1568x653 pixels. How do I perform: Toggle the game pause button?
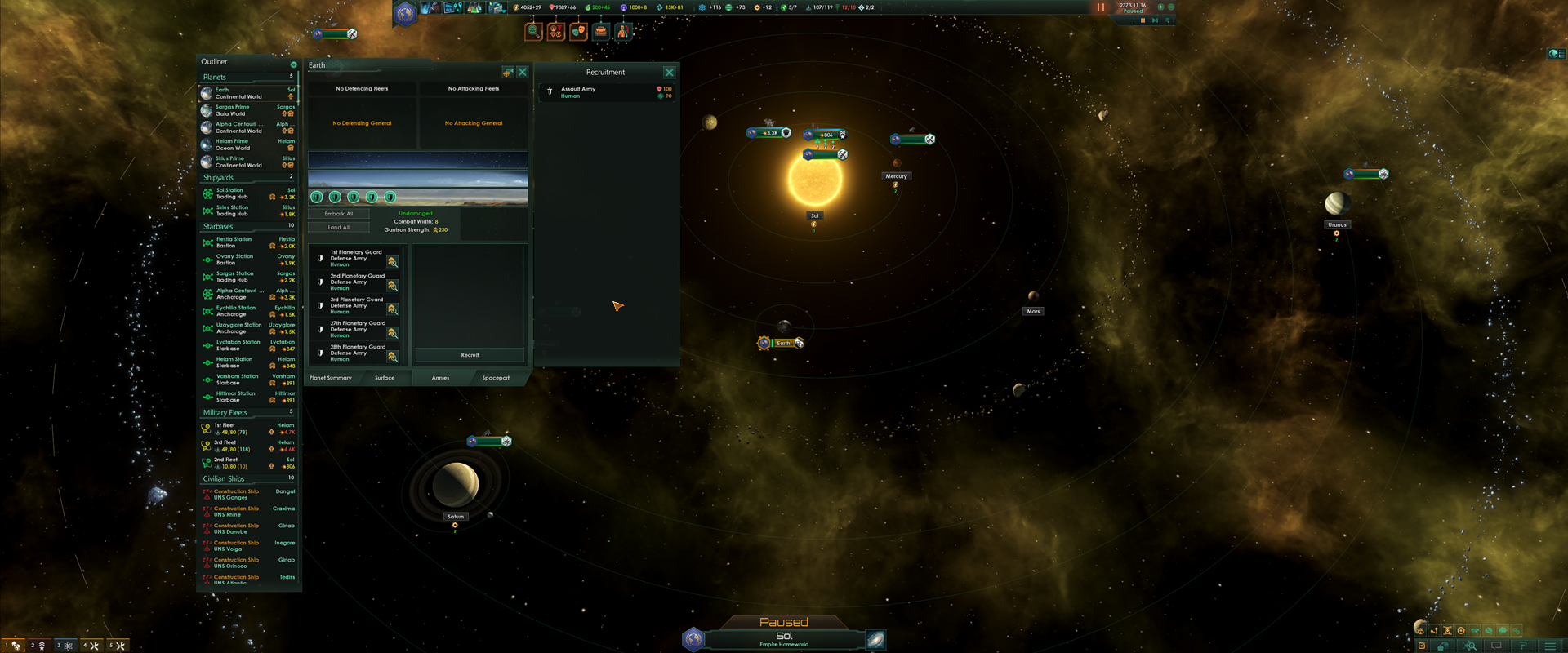coord(1100,7)
